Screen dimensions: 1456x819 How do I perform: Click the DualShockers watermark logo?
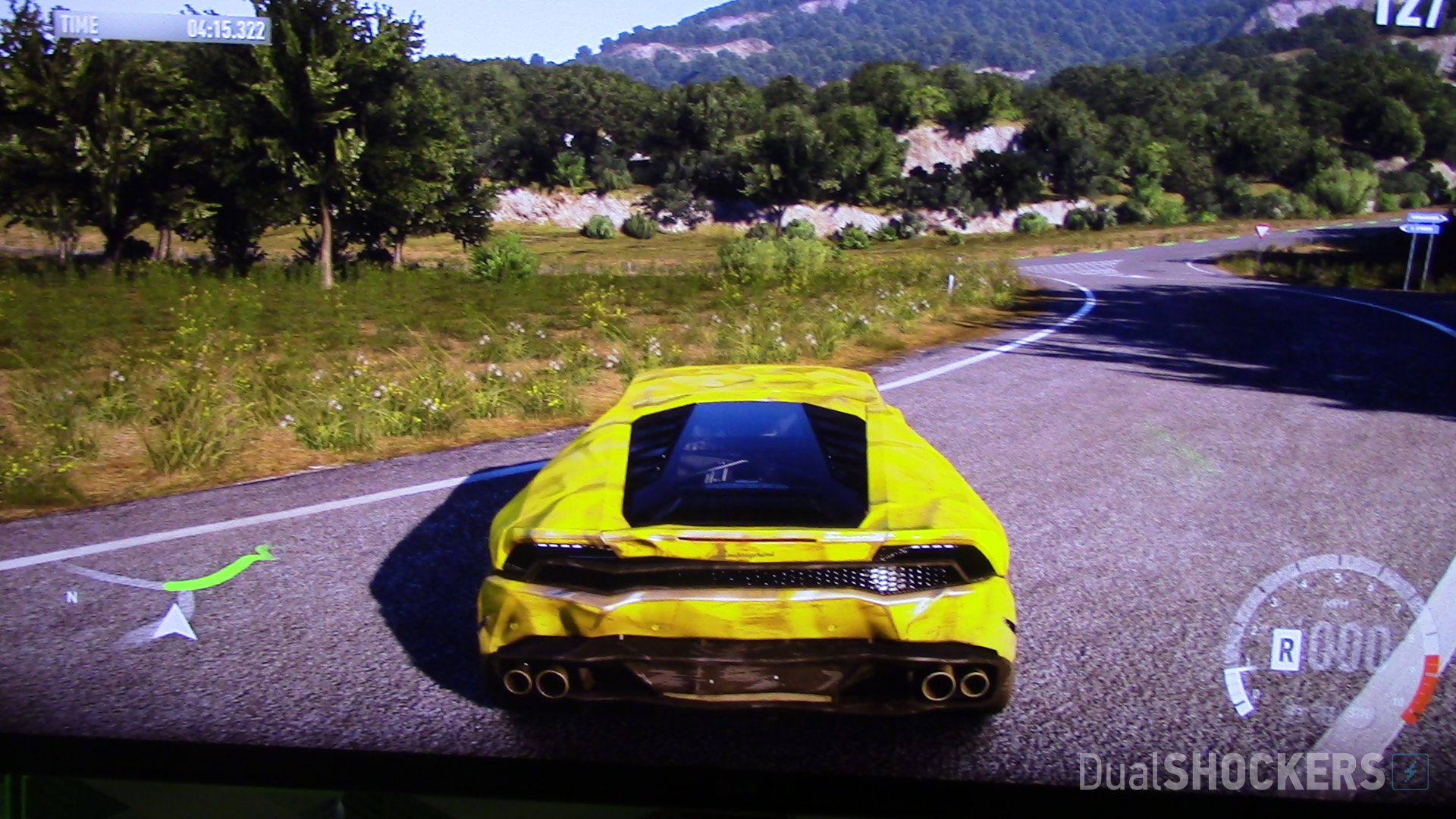point(1253,772)
